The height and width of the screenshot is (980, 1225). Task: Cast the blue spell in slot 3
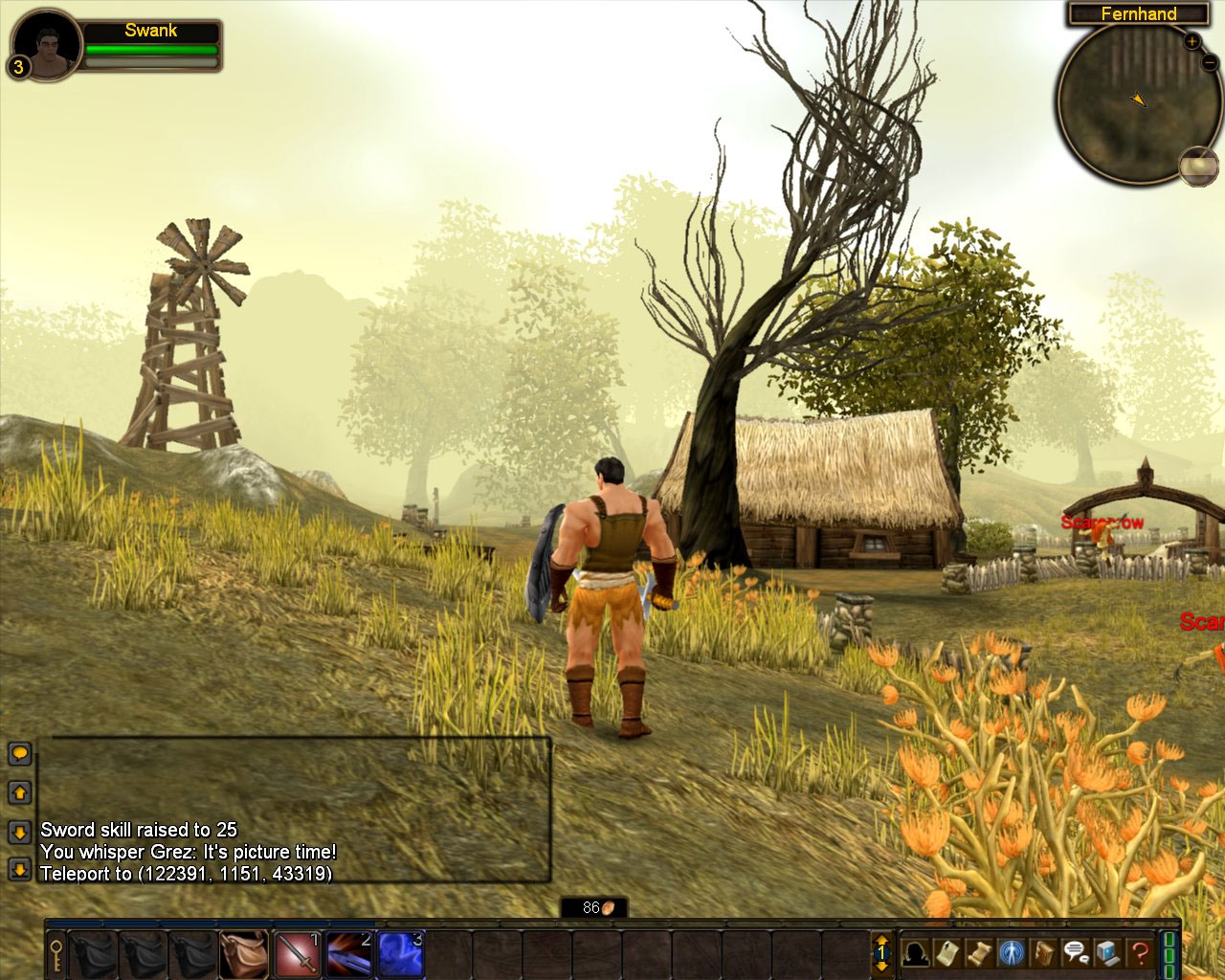[x=400, y=953]
